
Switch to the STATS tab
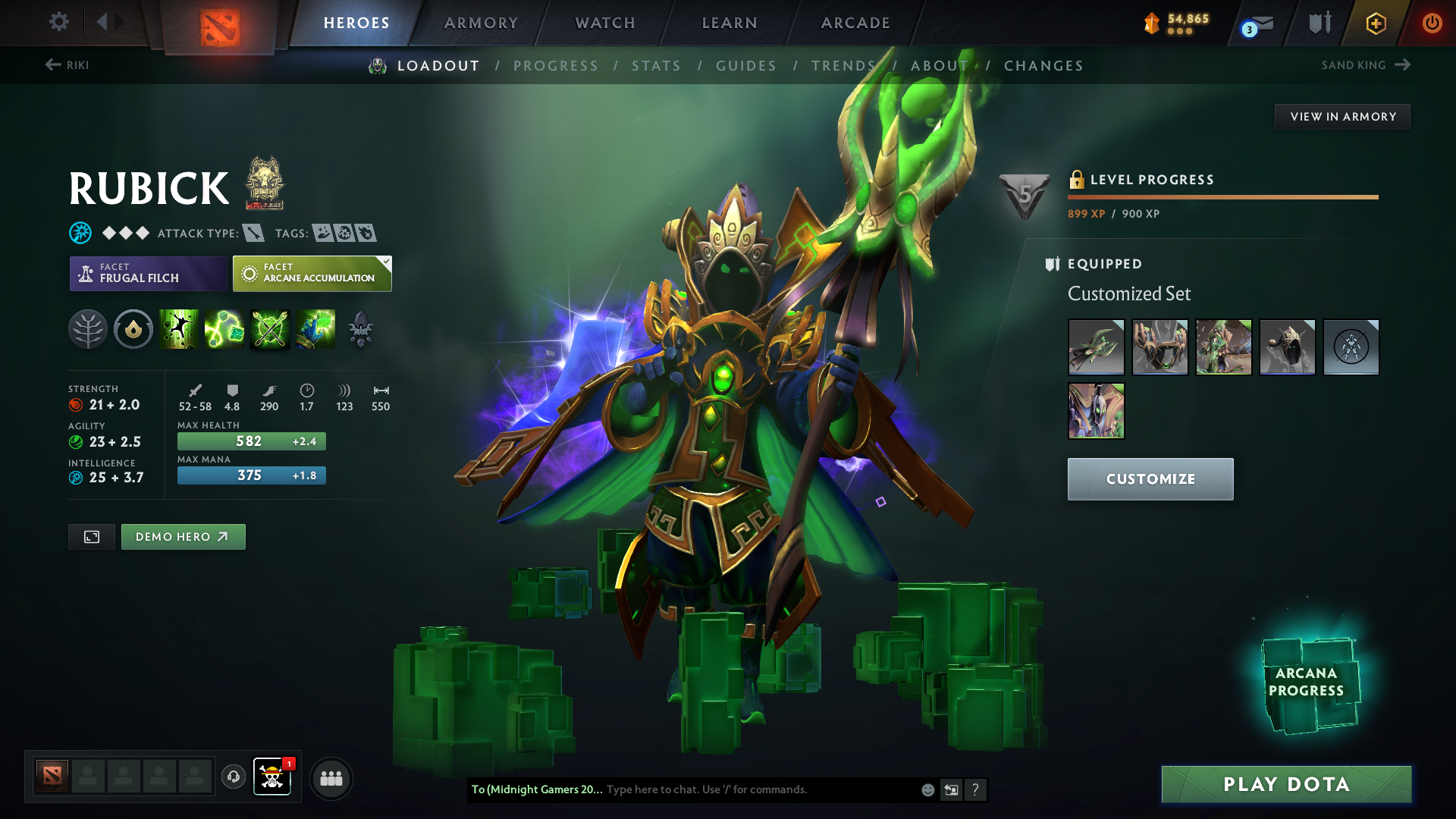[656, 65]
